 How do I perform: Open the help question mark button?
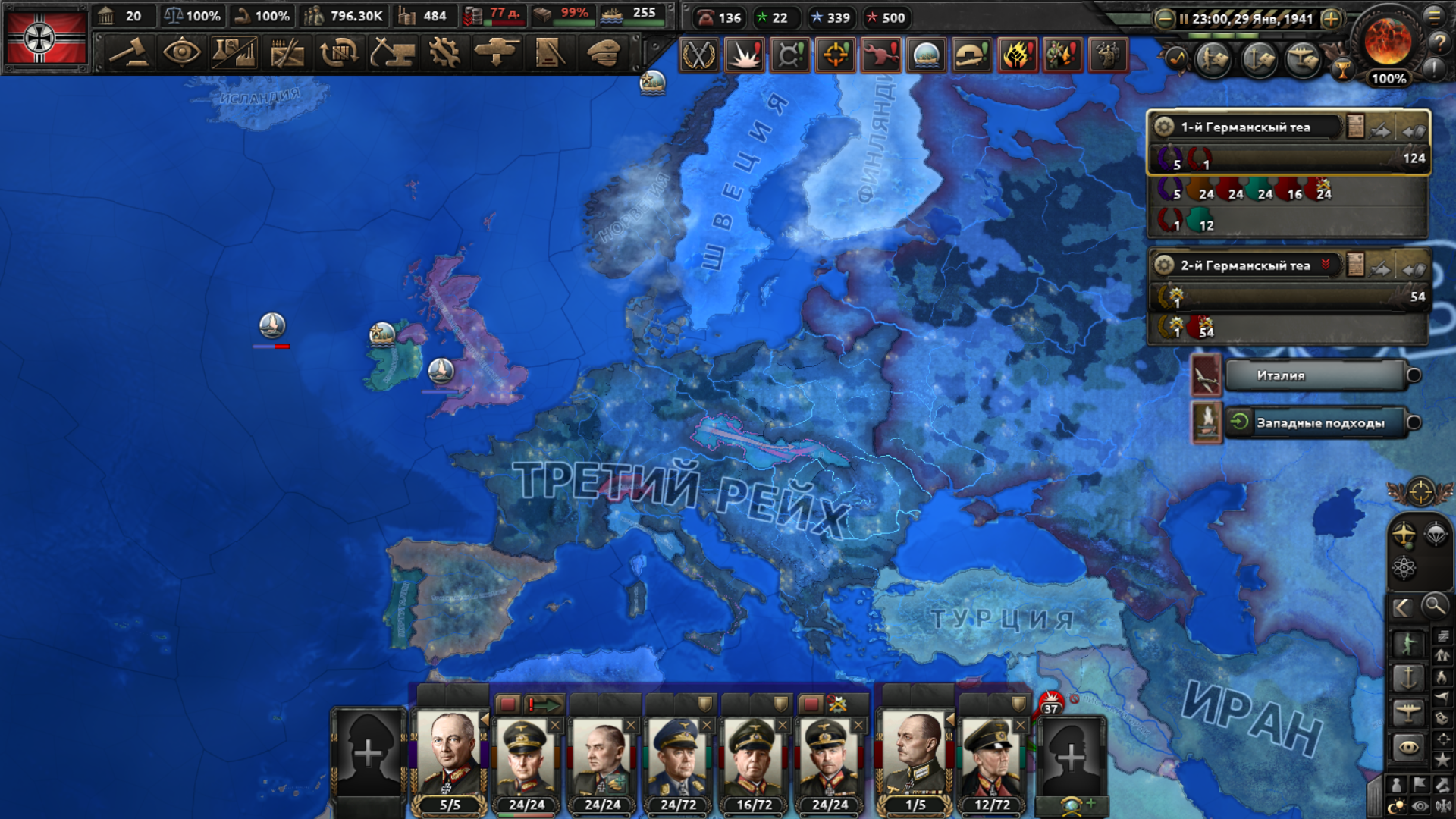1439,43
